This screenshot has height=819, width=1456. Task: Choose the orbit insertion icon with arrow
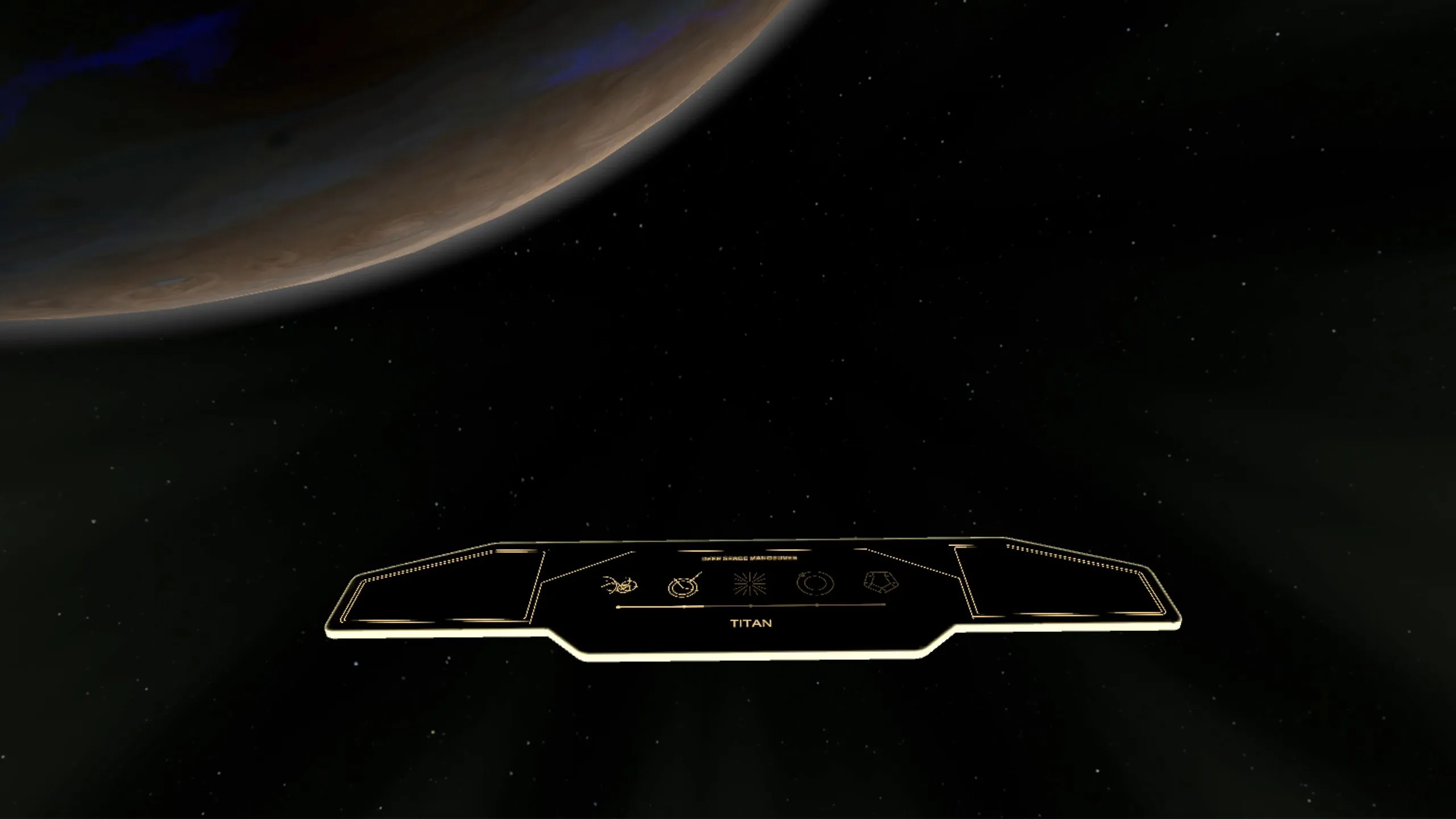[684, 585]
